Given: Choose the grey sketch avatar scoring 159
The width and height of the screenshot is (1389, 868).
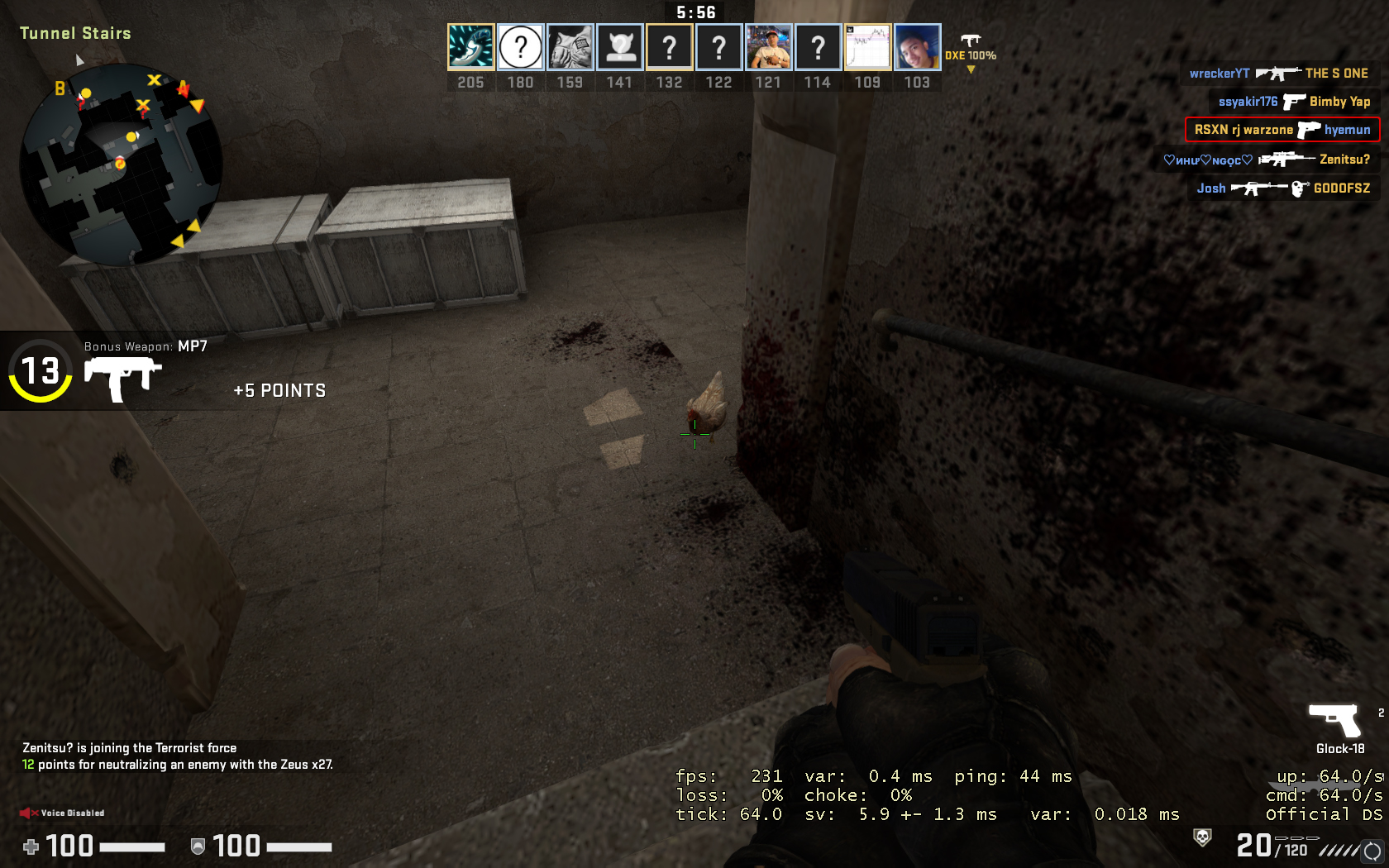Looking at the screenshot, I should coord(570,47).
